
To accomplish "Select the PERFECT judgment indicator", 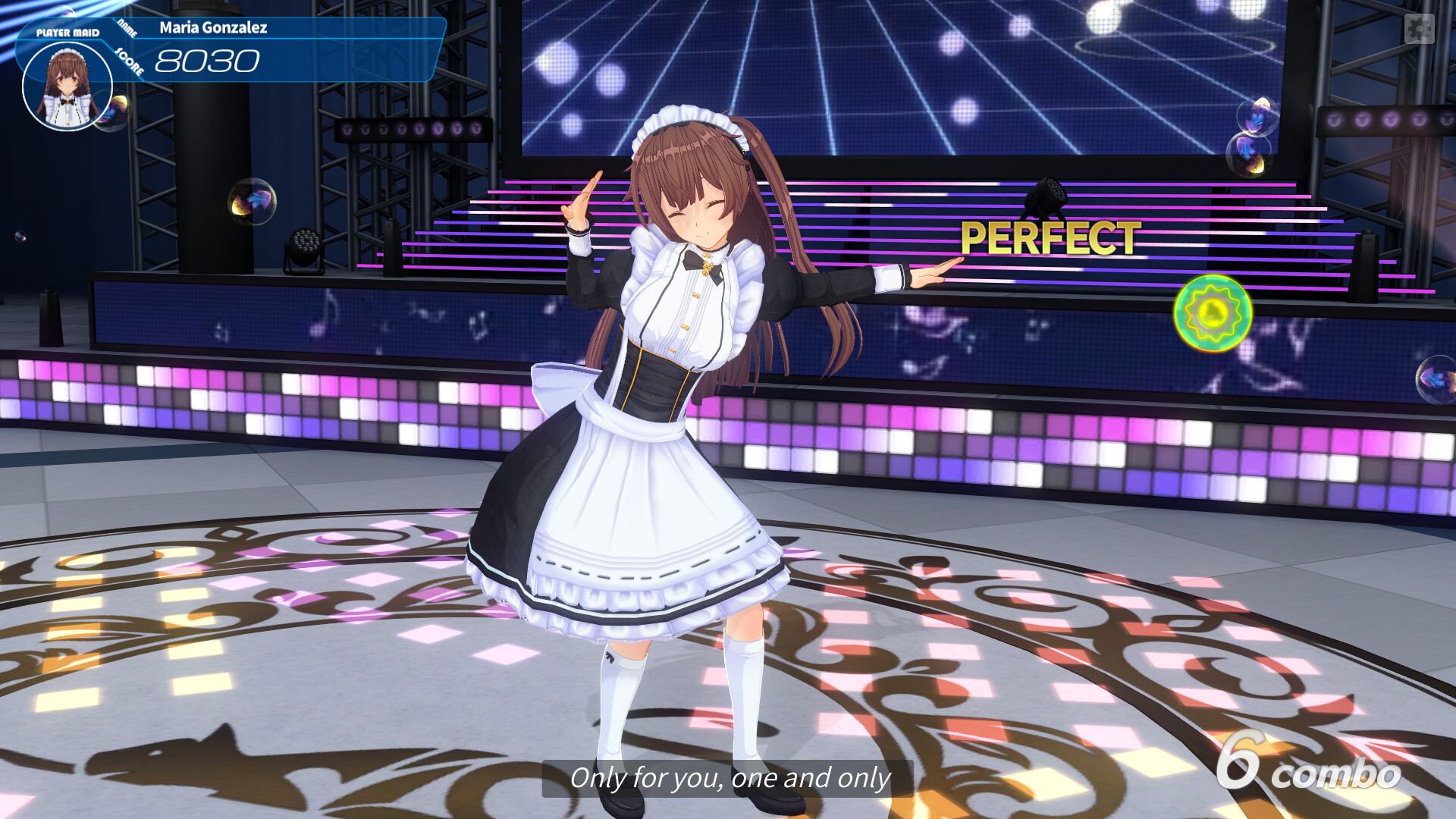I will tap(1049, 239).
